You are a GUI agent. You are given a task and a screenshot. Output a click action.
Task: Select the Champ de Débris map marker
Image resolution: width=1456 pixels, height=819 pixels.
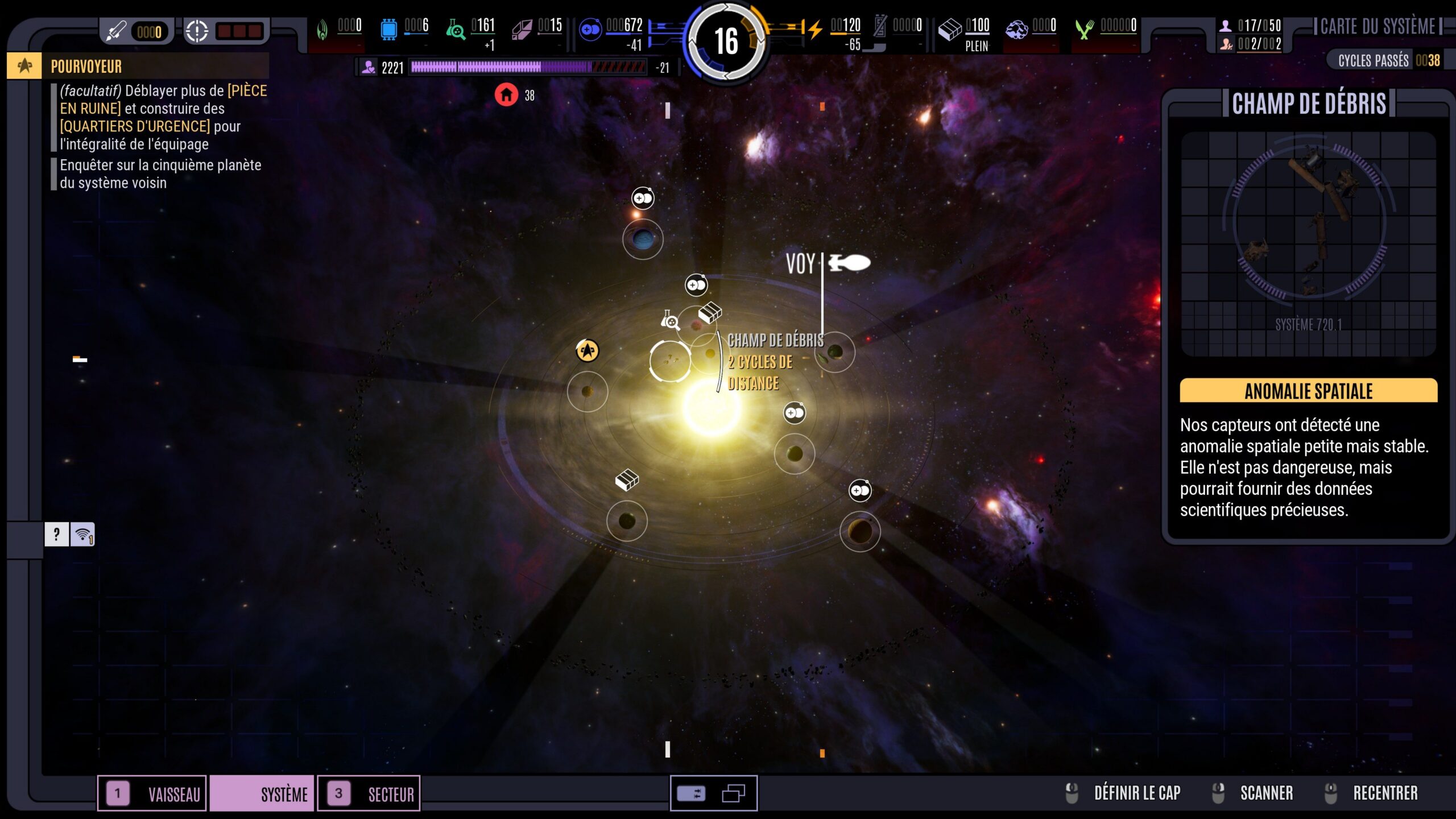pyautogui.click(x=670, y=361)
